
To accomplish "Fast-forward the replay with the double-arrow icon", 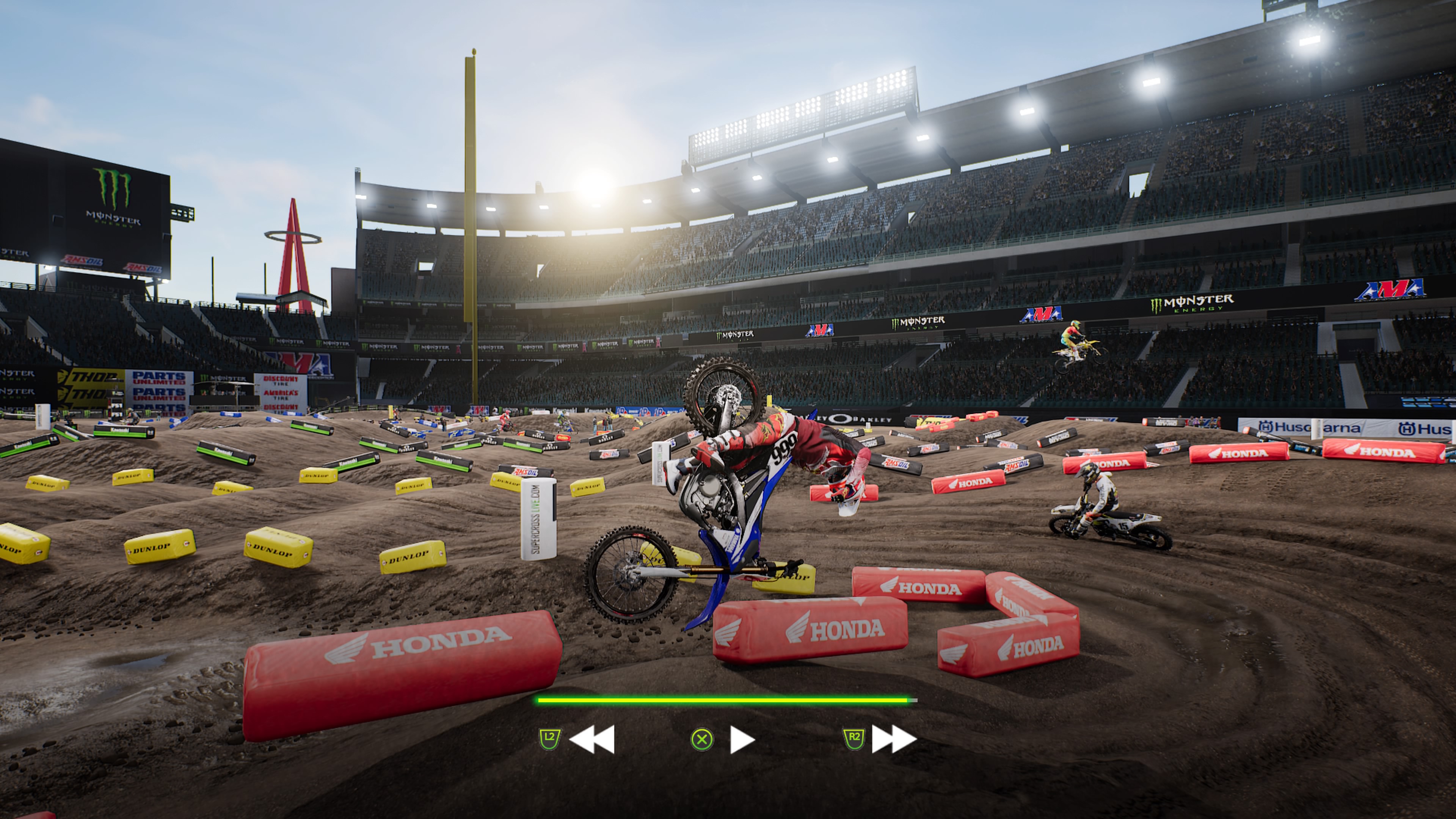I will click(x=894, y=739).
